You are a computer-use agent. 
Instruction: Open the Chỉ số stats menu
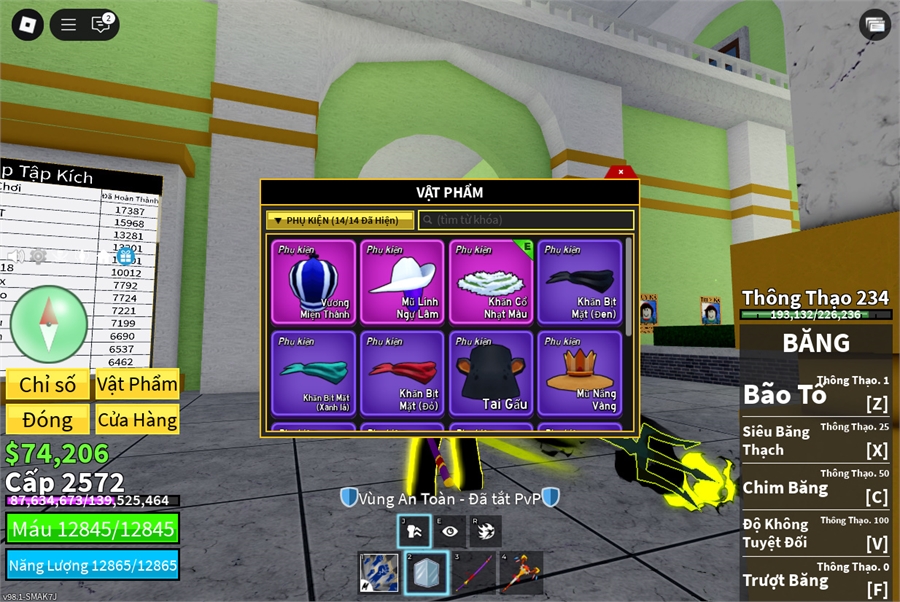point(47,385)
